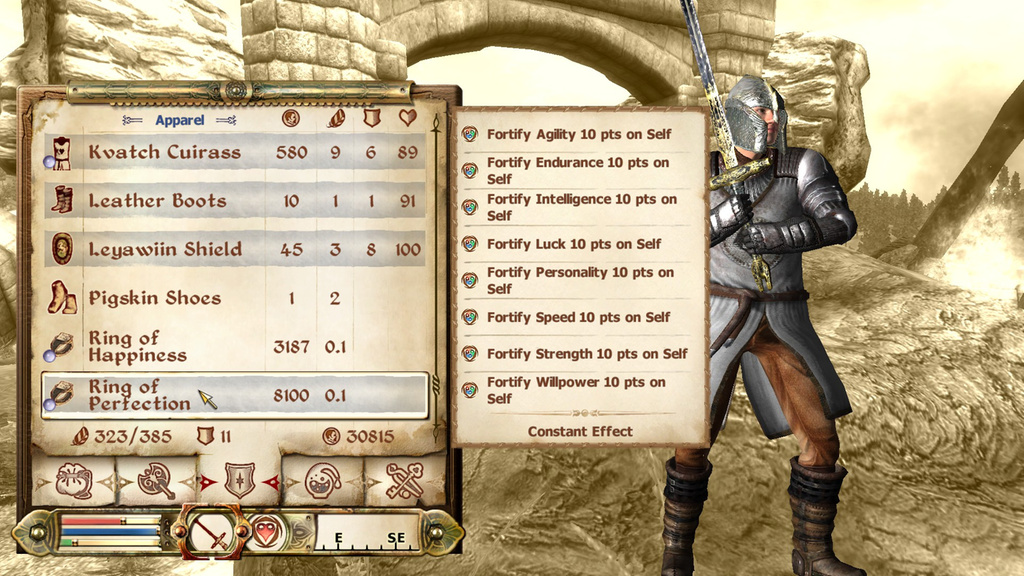Image resolution: width=1024 pixels, height=576 pixels.
Task: Switch to the weapons axe tab
Action: tap(156, 482)
